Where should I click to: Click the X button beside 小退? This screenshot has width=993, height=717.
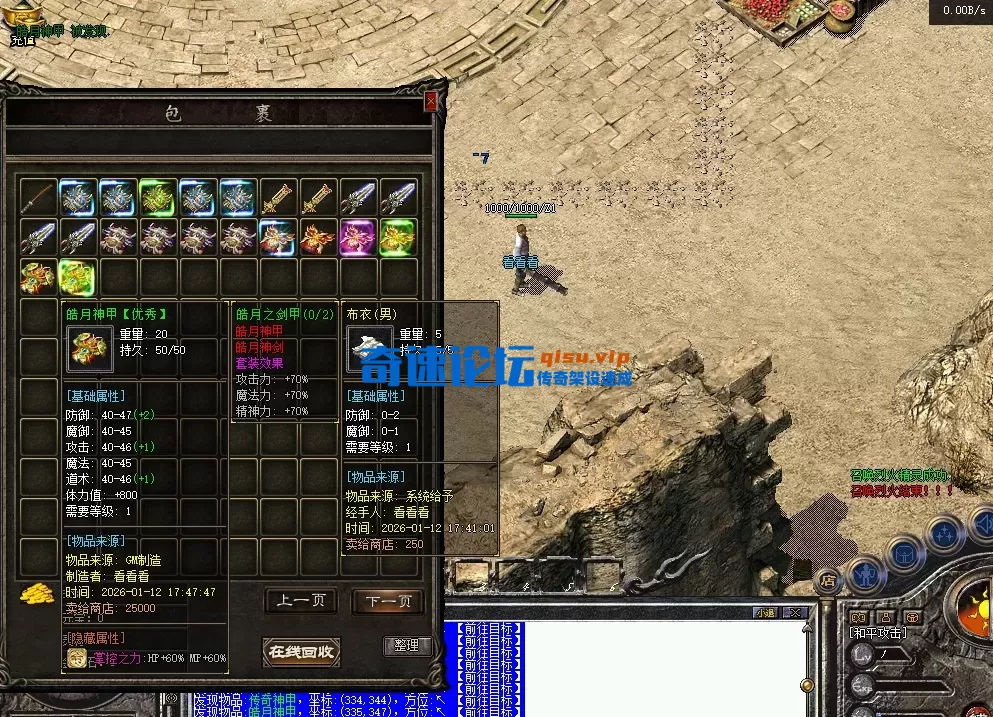coord(794,612)
